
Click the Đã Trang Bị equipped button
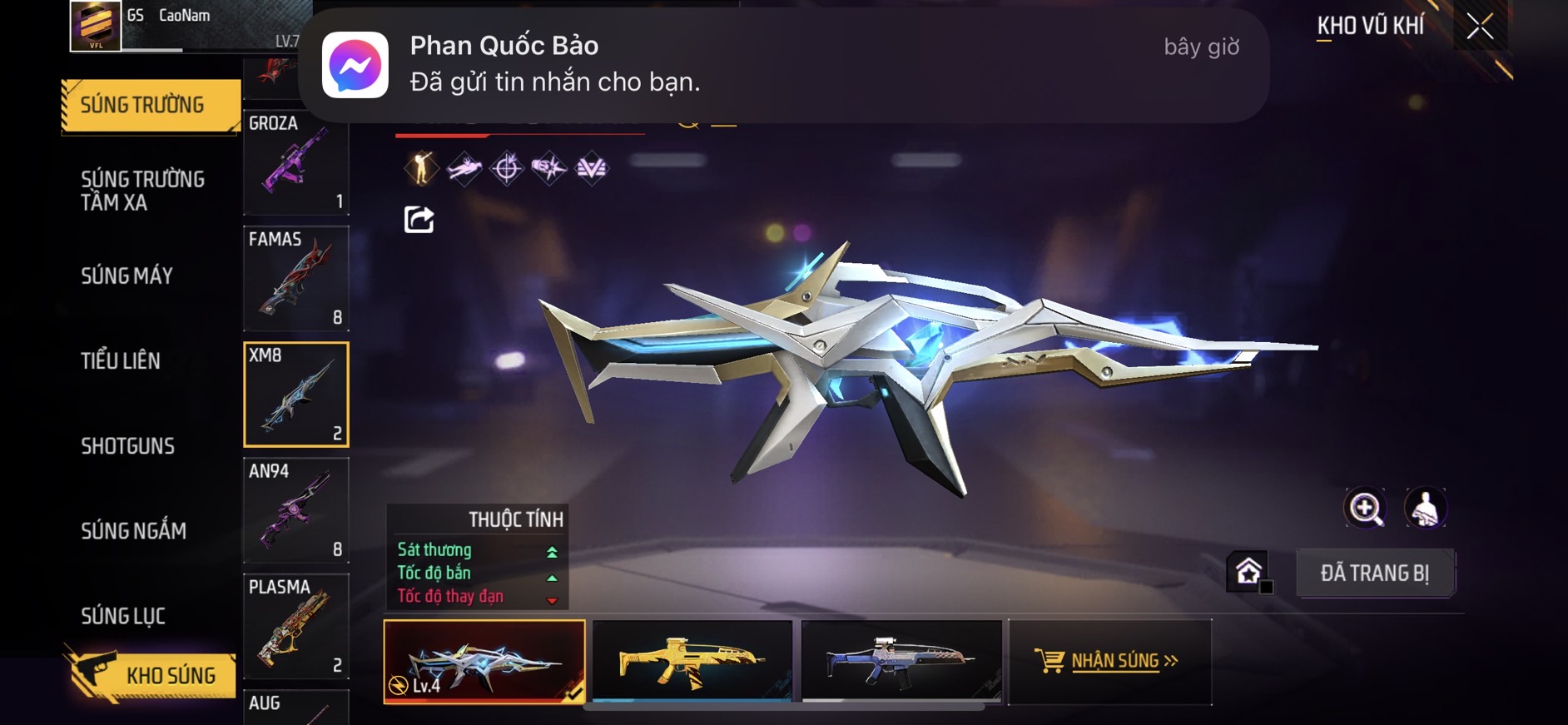click(1374, 574)
